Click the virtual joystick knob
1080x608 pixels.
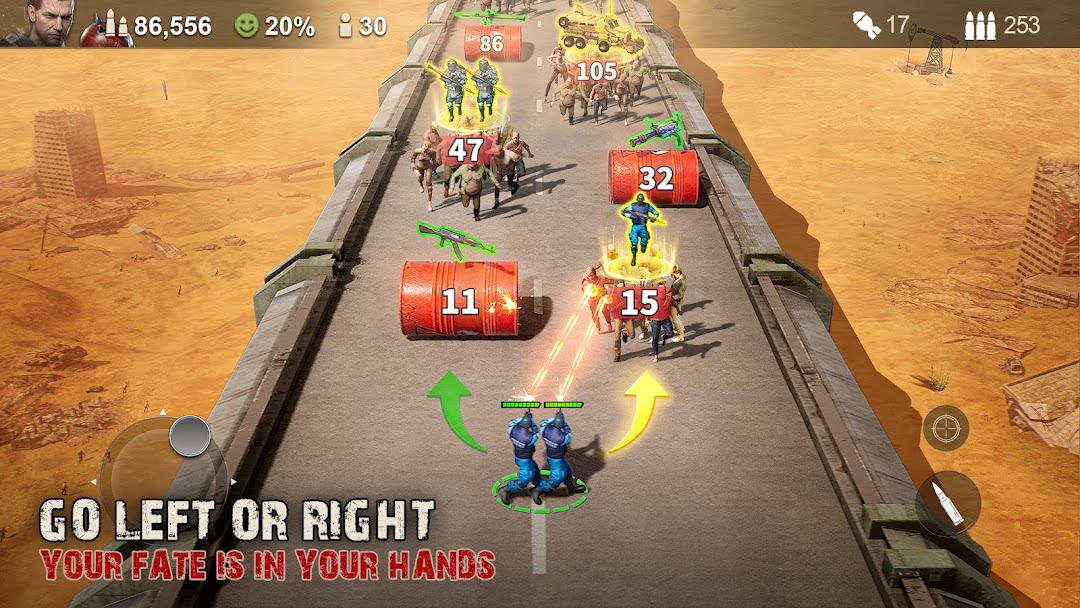click(189, 436)
